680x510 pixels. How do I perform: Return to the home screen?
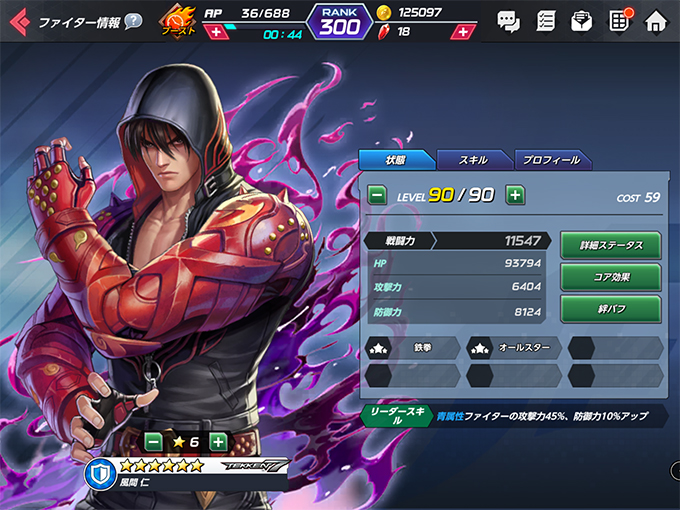[x=656, y=21]
